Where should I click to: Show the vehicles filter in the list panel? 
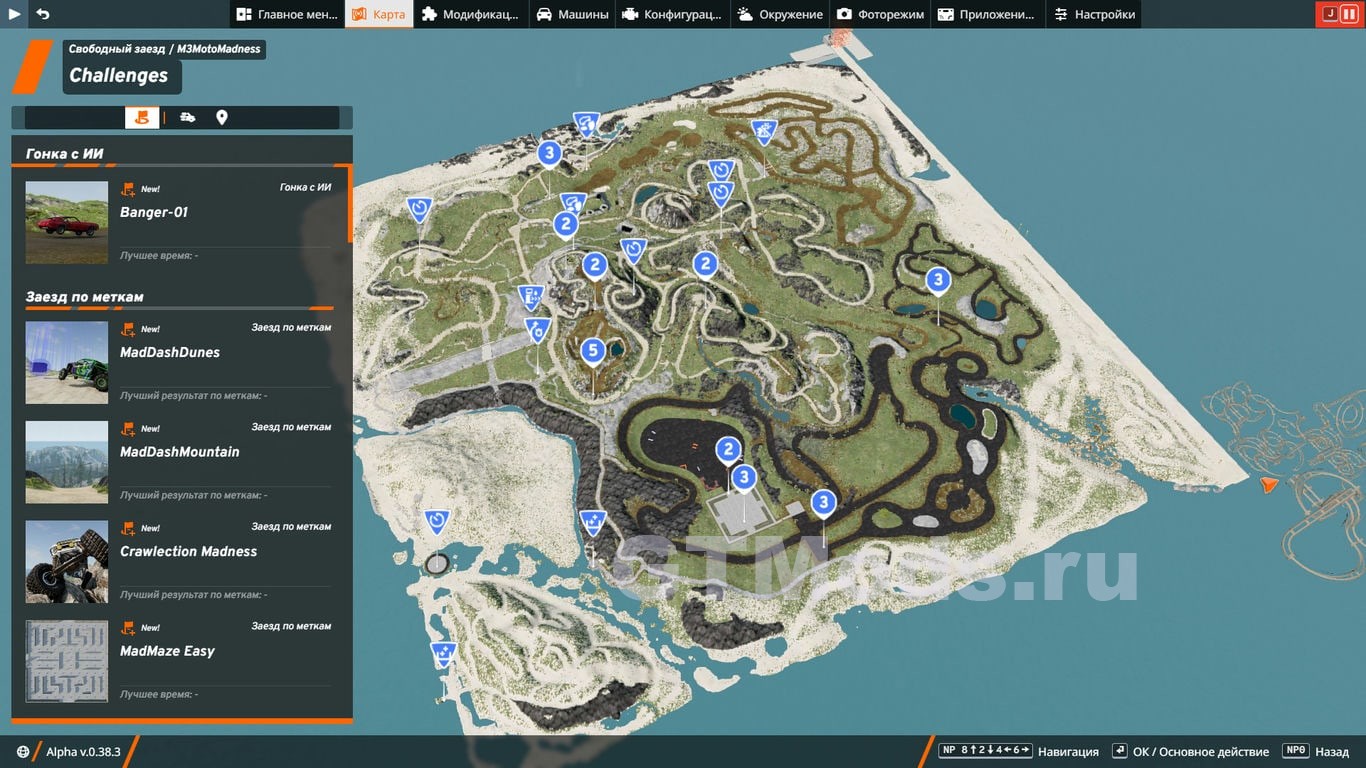[x=188, y=118]
